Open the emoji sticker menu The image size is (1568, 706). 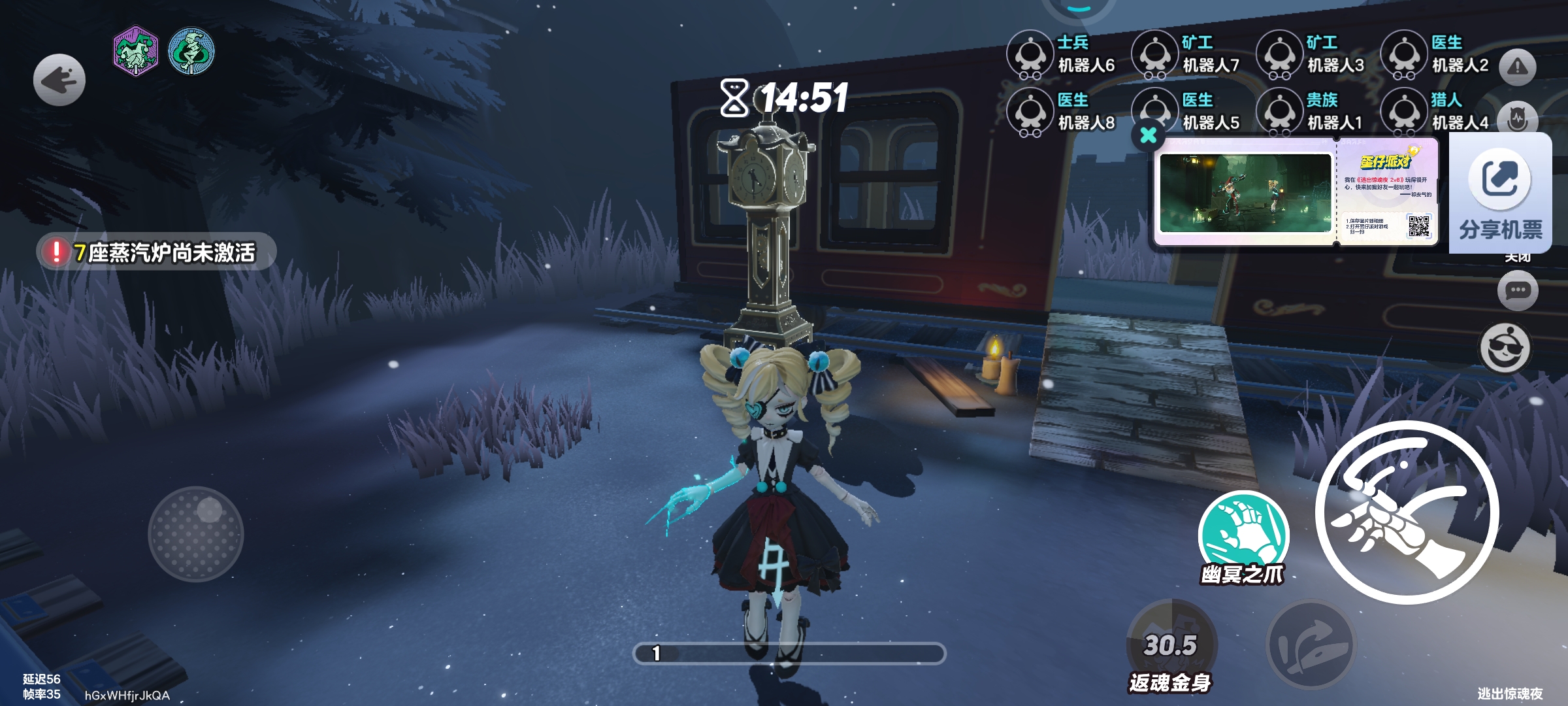point(1505,348)
